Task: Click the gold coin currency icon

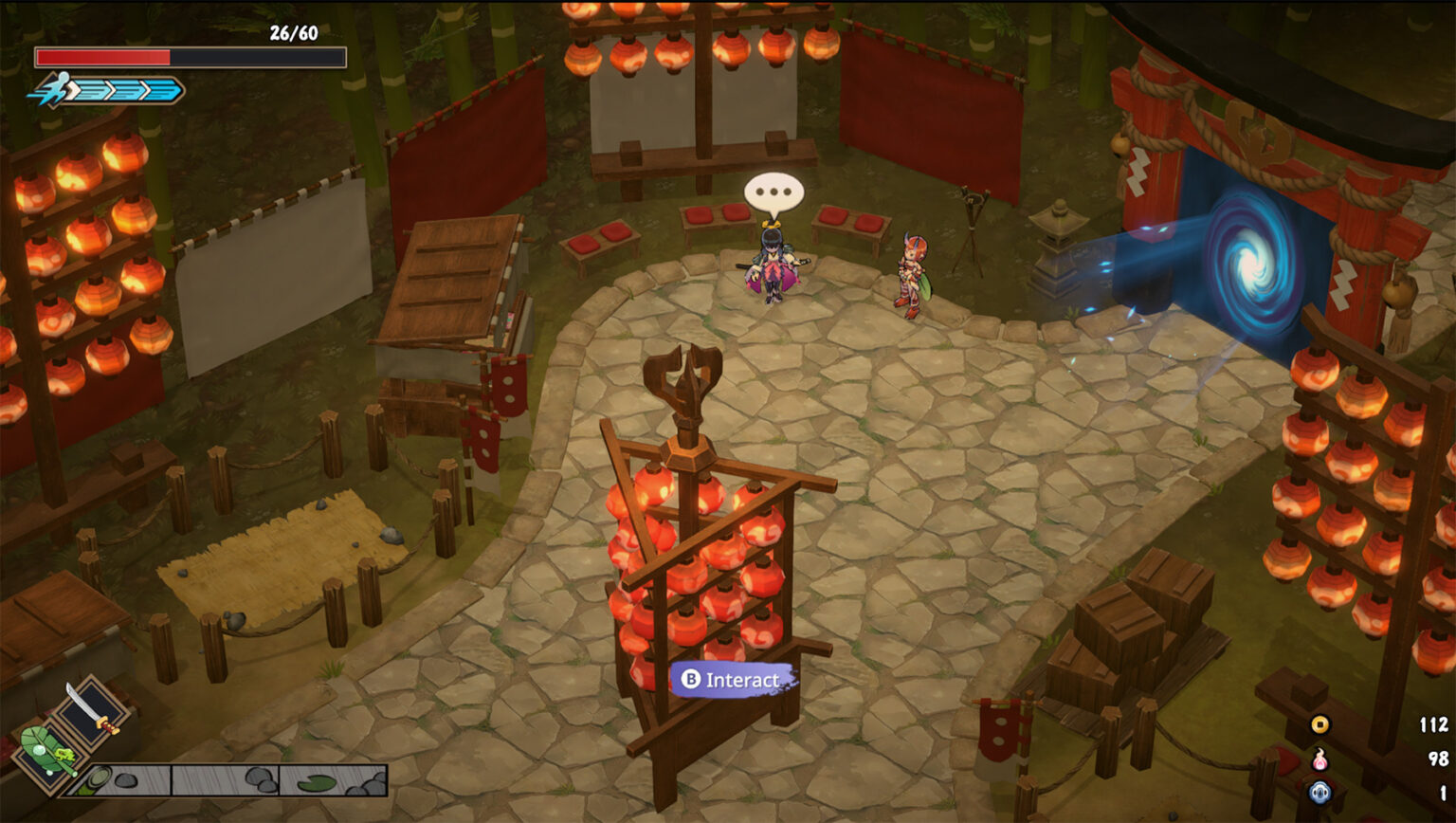Action: (x=1320, y=724)
